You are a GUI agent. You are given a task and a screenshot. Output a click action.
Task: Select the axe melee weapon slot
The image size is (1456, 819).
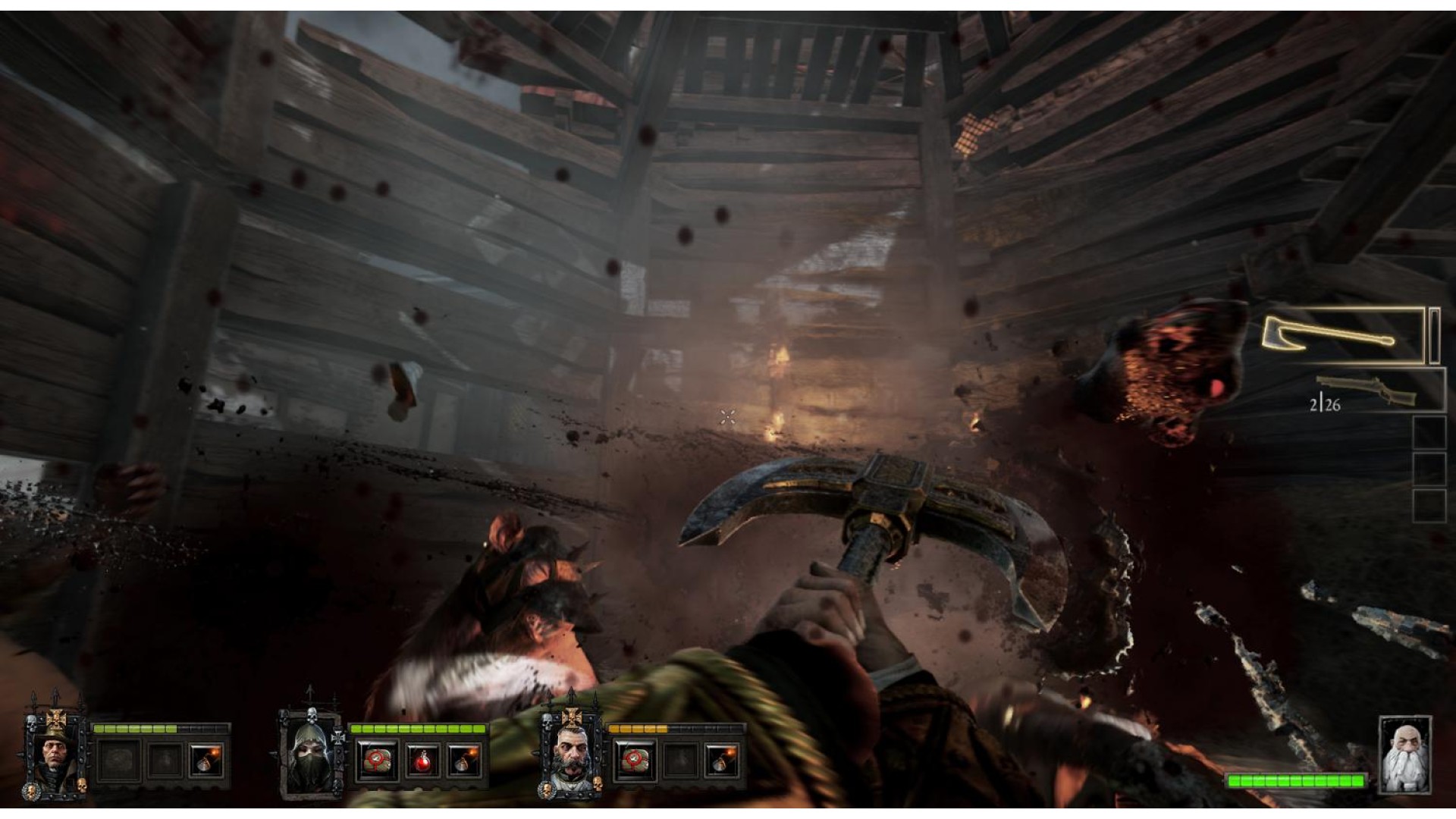(x=1342, y=336)
